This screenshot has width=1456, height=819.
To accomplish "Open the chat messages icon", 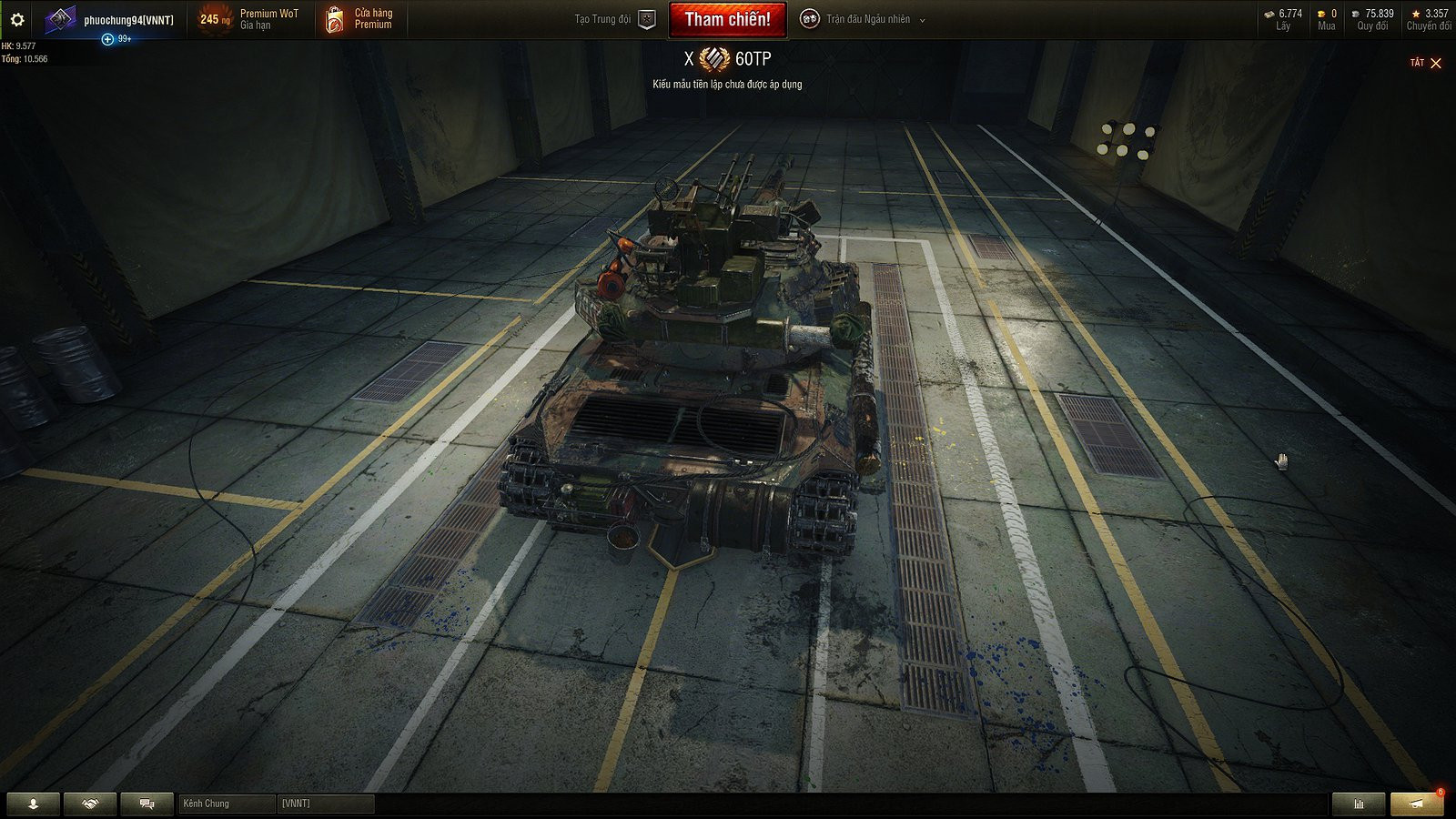I will pyautogui.click(x=146, y=804).
